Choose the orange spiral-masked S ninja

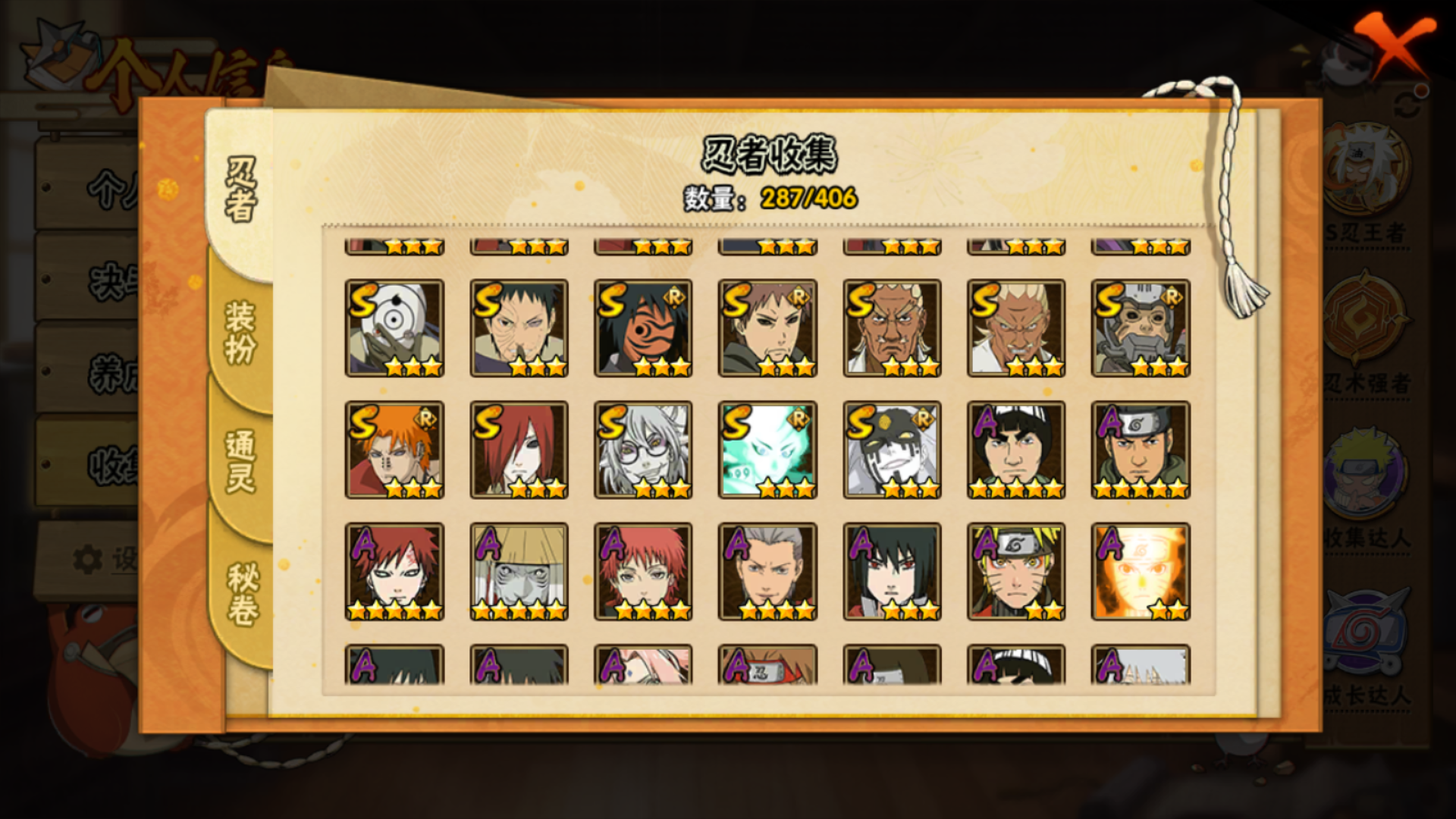[643, 328]
